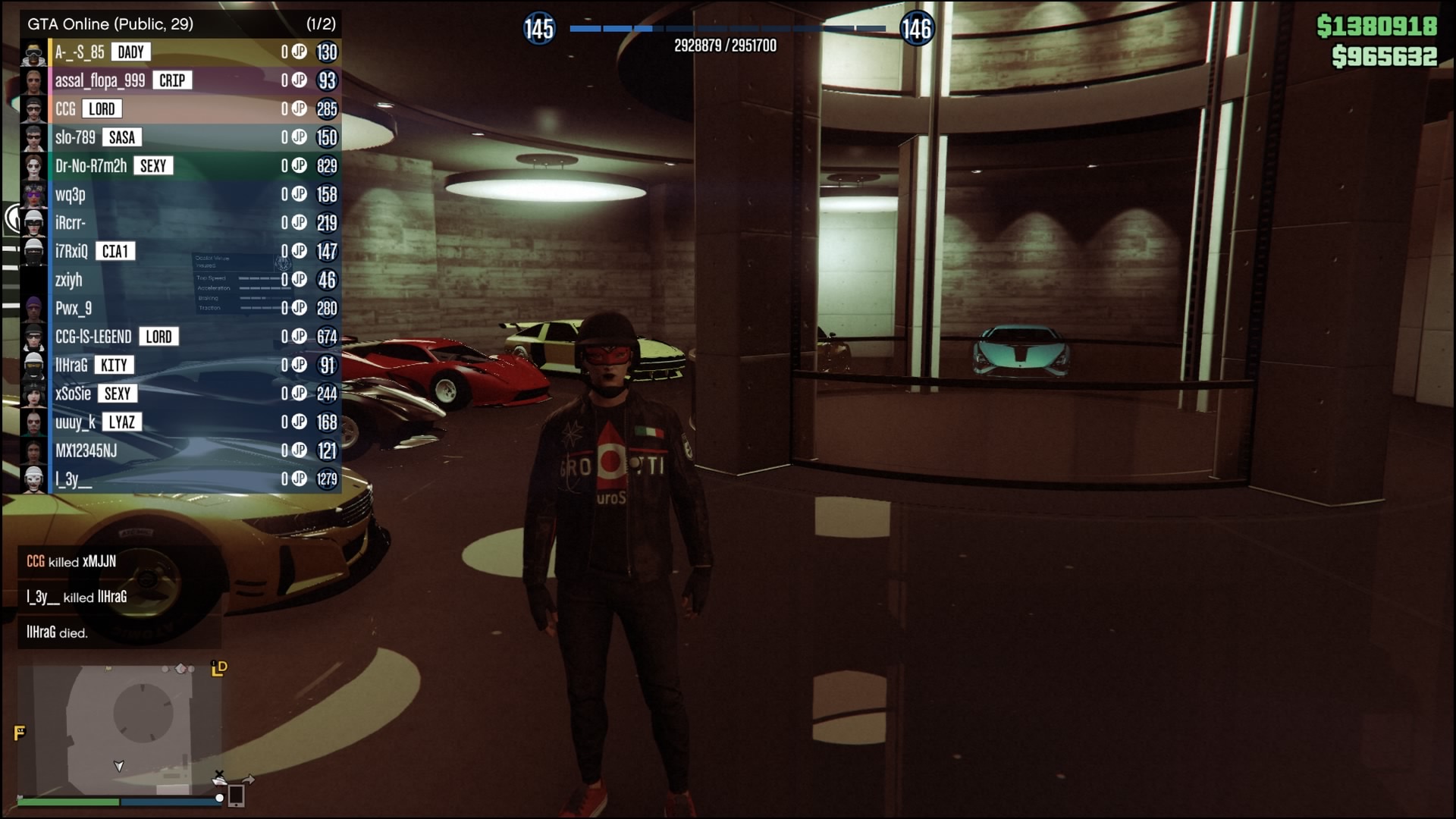Click the zxiyh player entry
The image size is (1456, 819).
(182, 280)
